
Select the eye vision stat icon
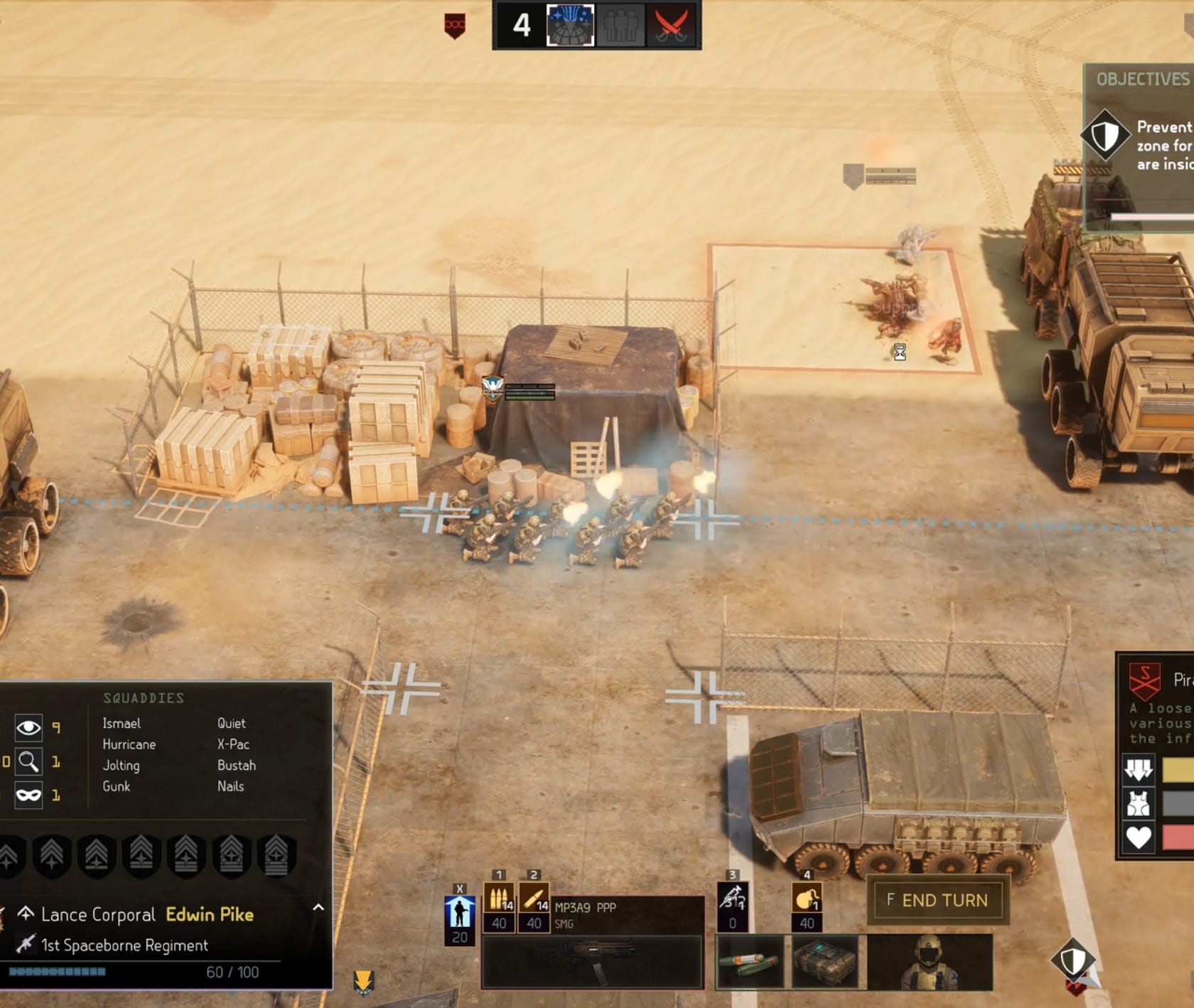pos(28,727)
